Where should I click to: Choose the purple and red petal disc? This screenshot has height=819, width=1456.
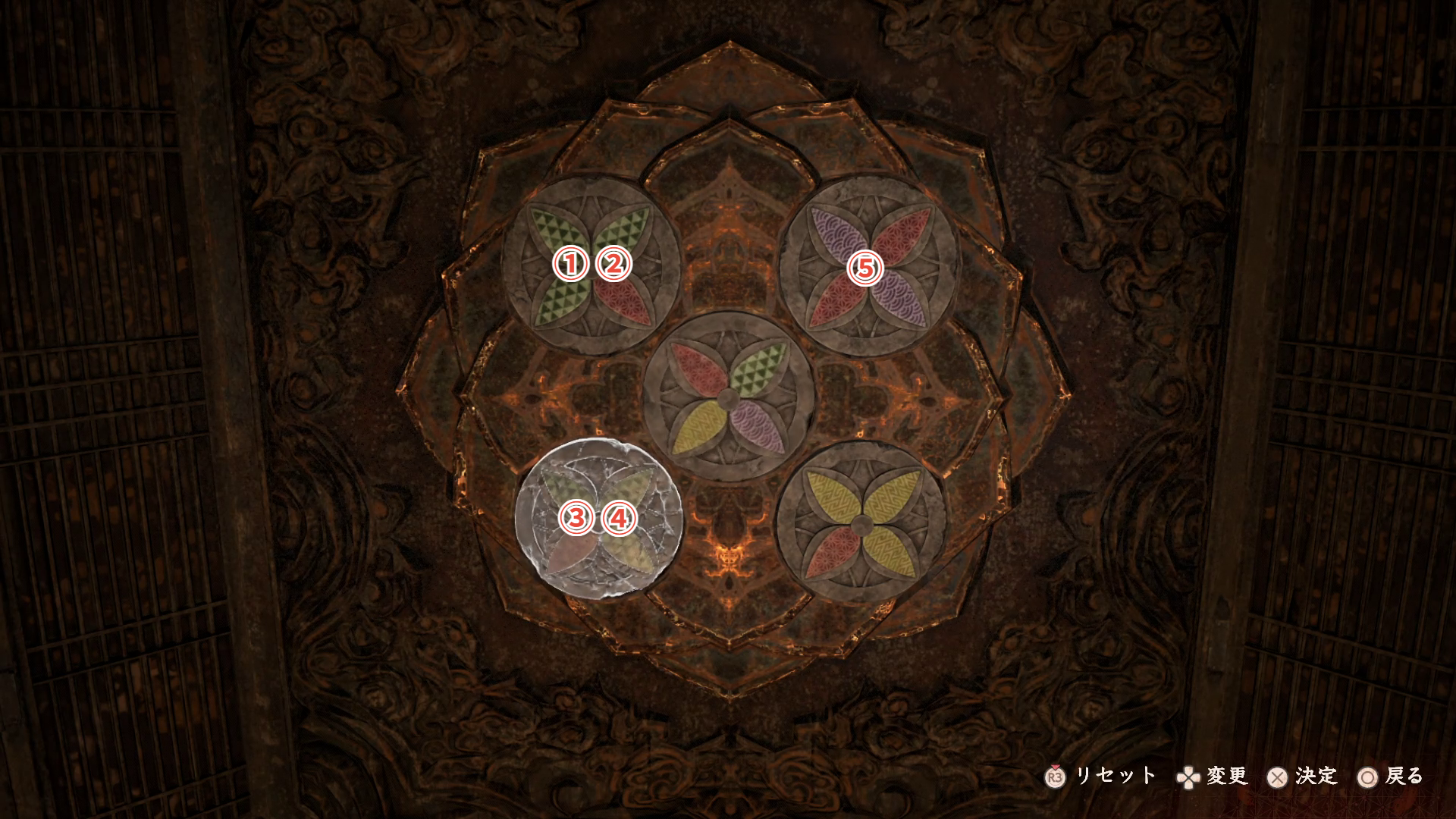[869, 267]
